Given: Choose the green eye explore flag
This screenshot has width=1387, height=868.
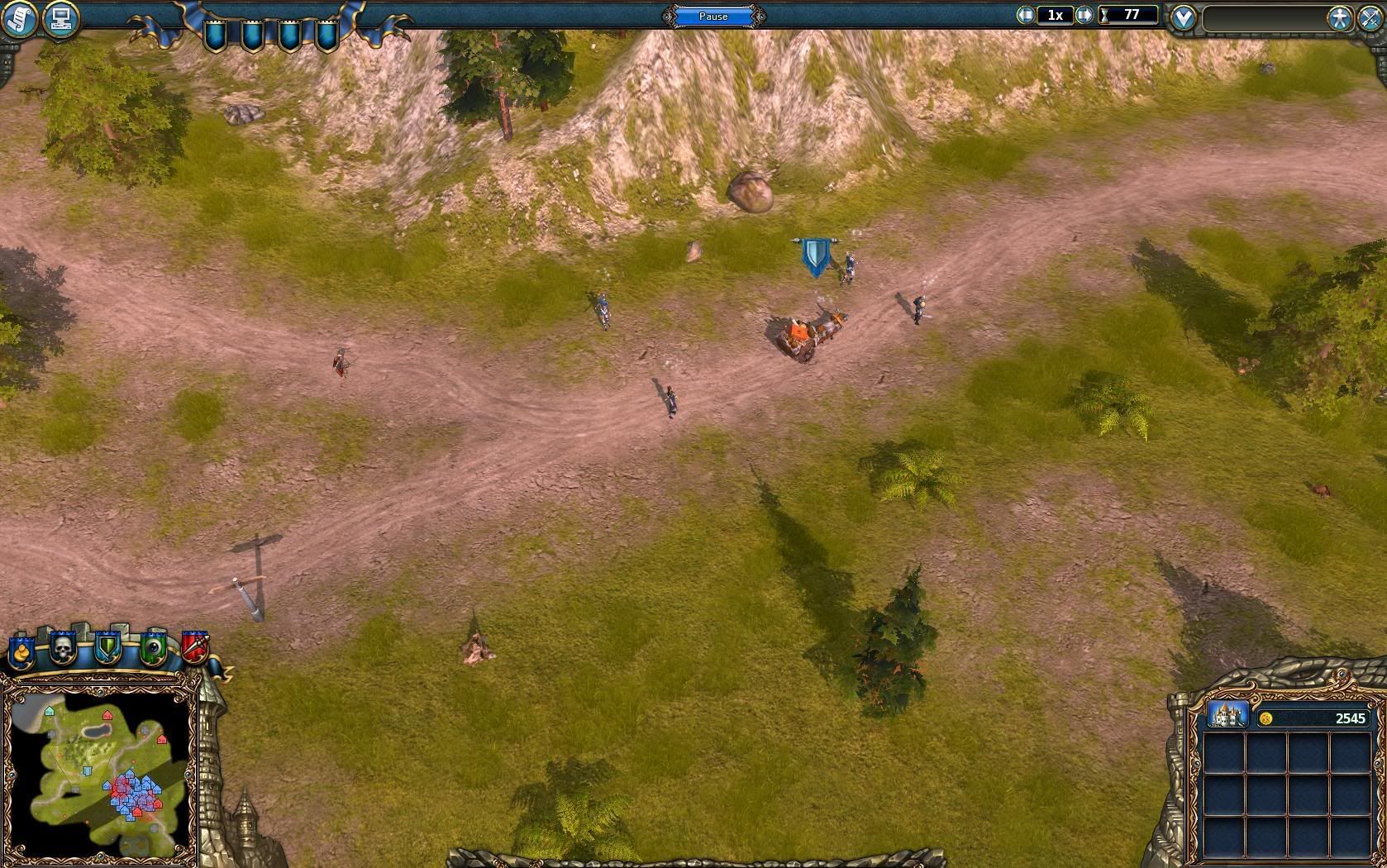Looking at the screenshot, I should click(153, 648).
